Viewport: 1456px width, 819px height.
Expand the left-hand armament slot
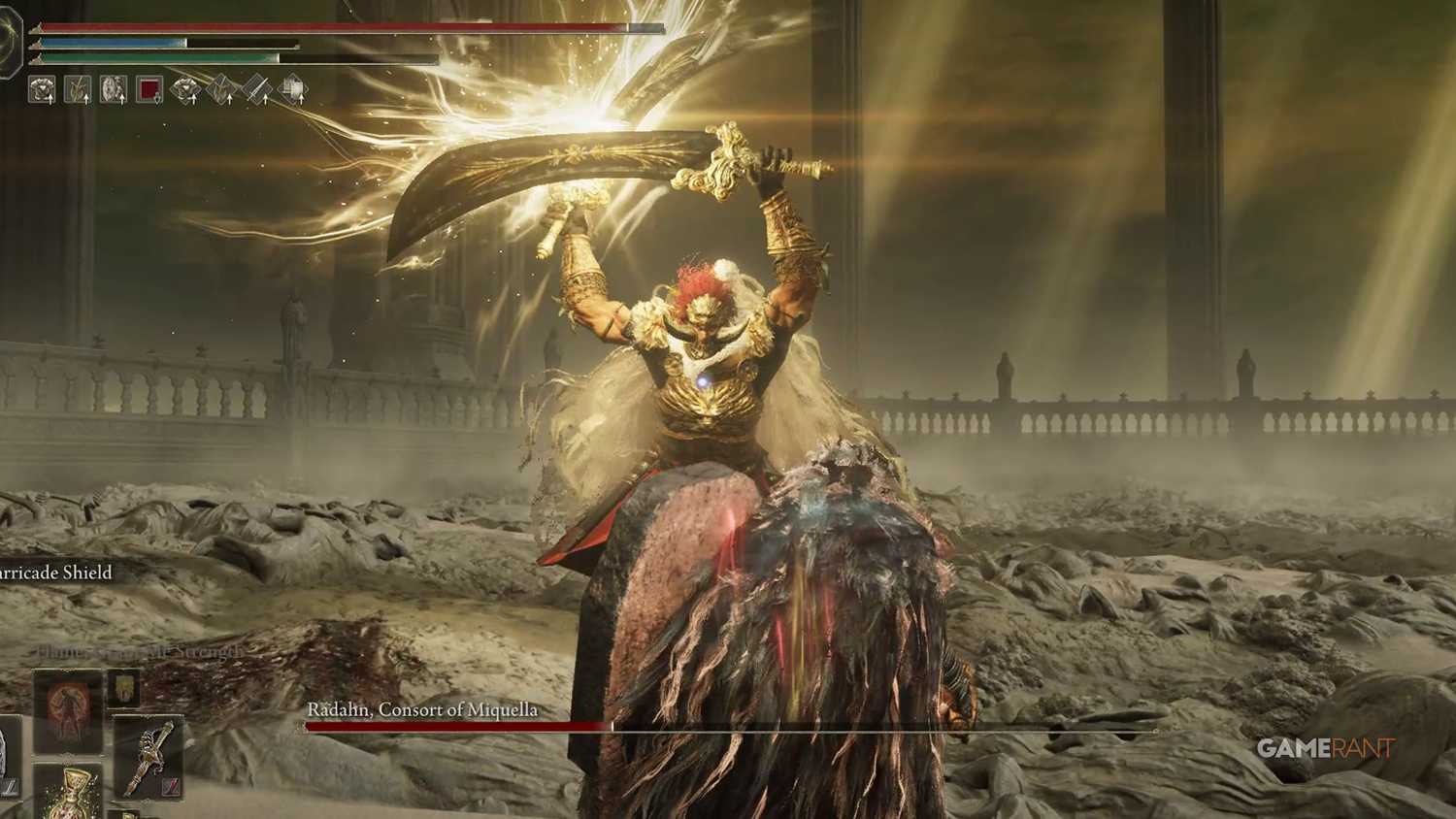(x=6, y=755)
